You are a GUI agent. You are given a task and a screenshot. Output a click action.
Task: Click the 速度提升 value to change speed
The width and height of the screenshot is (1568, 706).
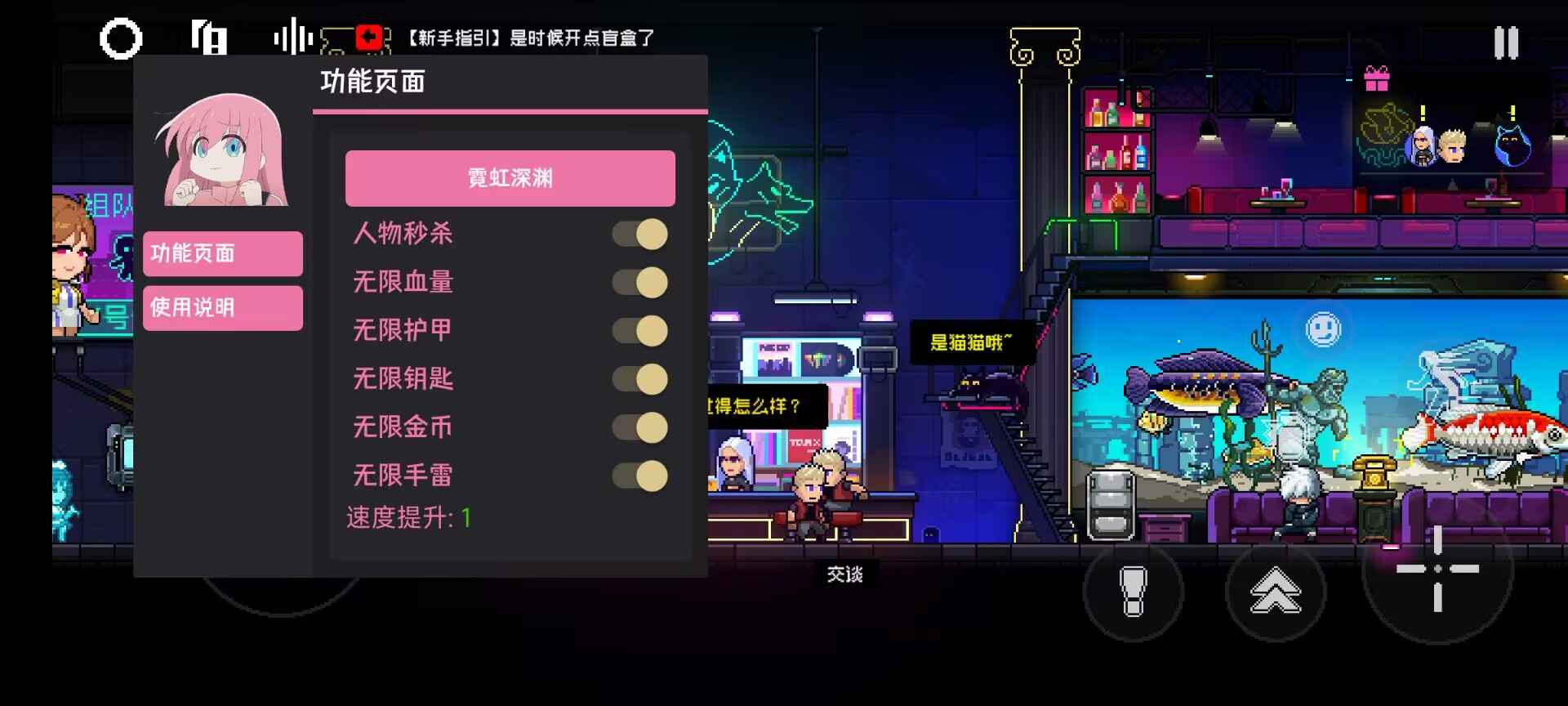(x=466, y=517)
